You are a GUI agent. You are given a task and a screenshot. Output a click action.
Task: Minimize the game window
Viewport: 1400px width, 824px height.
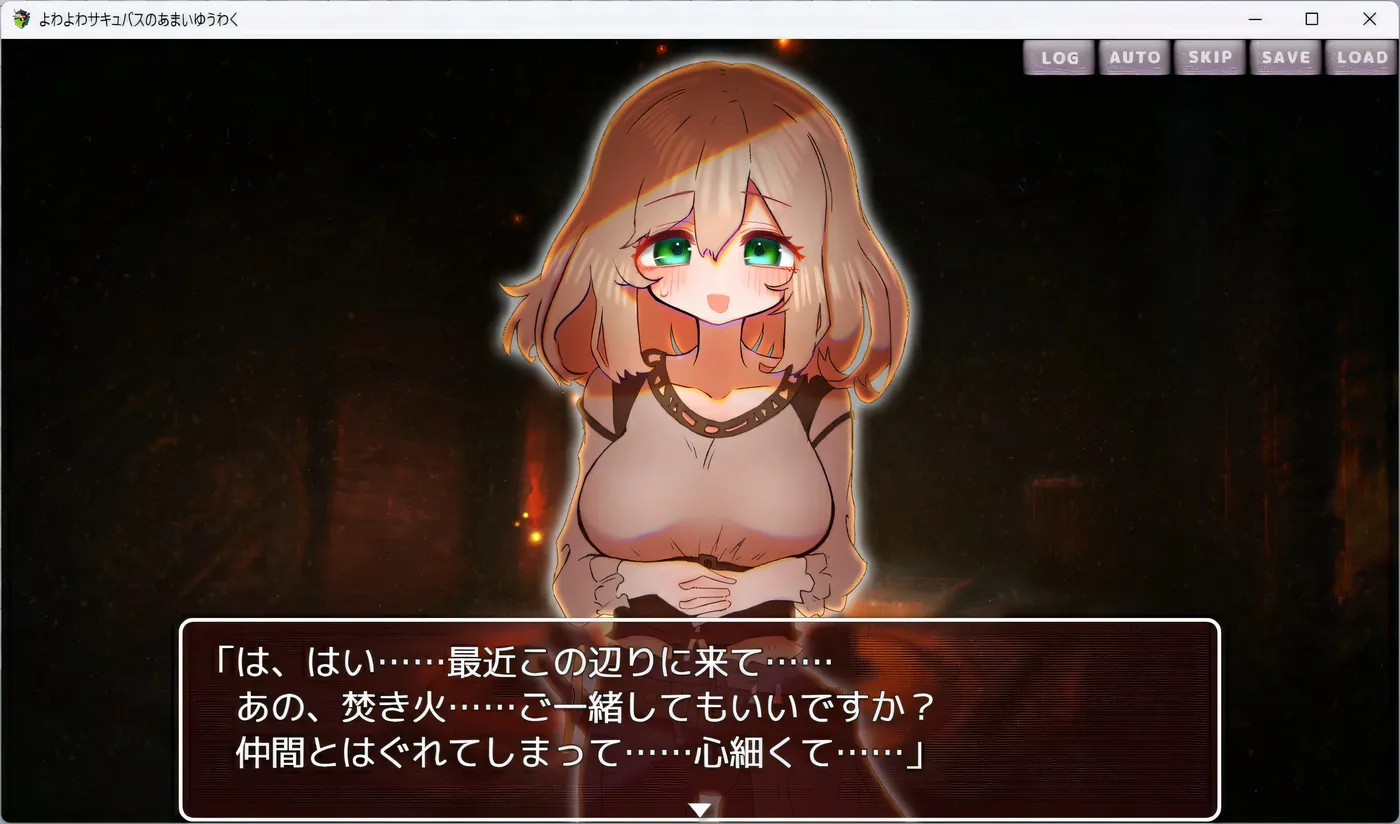tap(1254, 18)
